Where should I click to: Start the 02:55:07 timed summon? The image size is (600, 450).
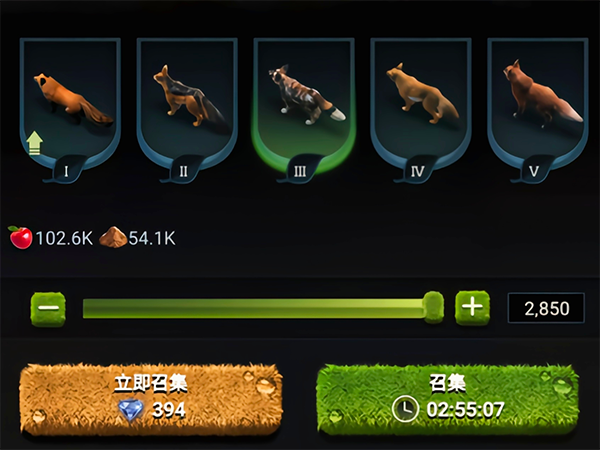click(x=447, y=398)
